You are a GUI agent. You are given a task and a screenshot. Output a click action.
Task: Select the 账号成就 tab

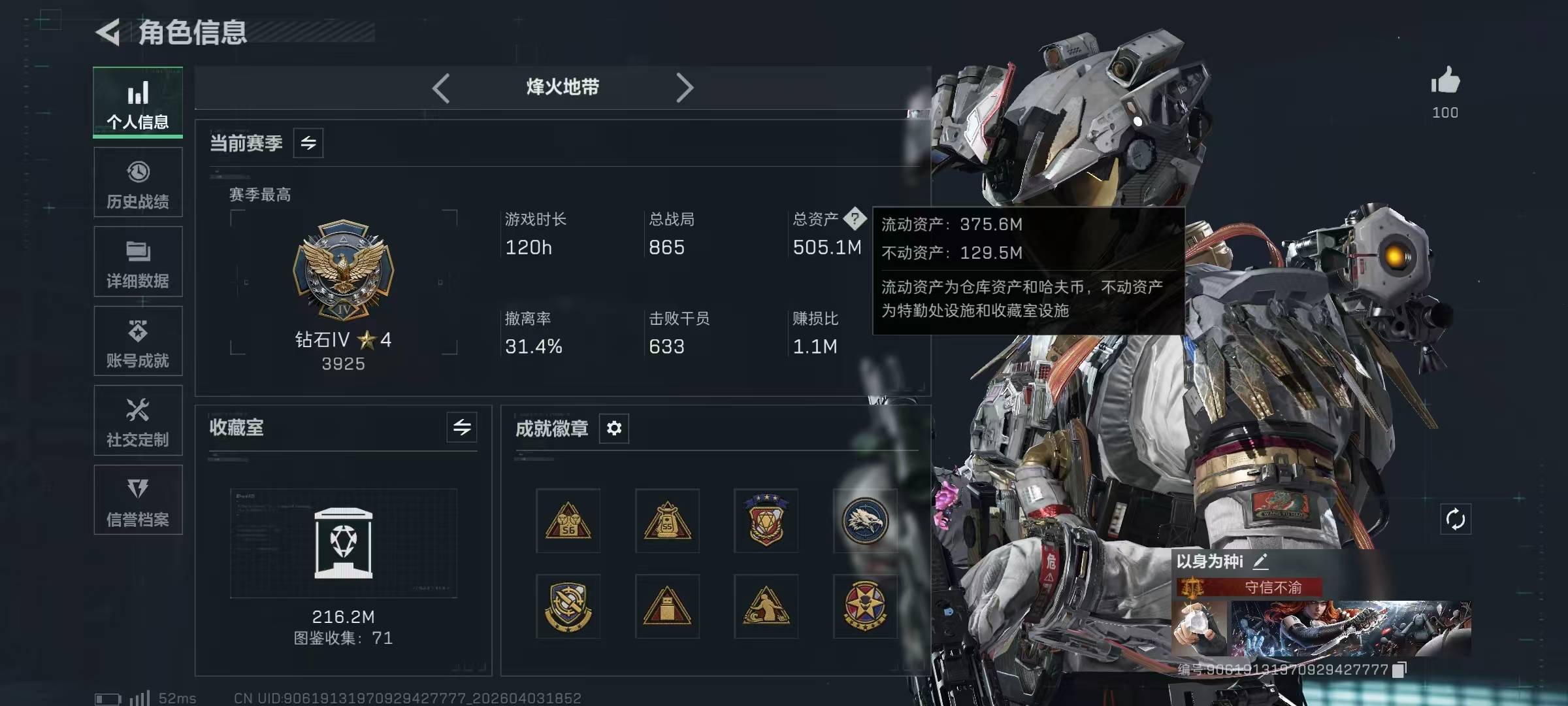click(138, 341)
